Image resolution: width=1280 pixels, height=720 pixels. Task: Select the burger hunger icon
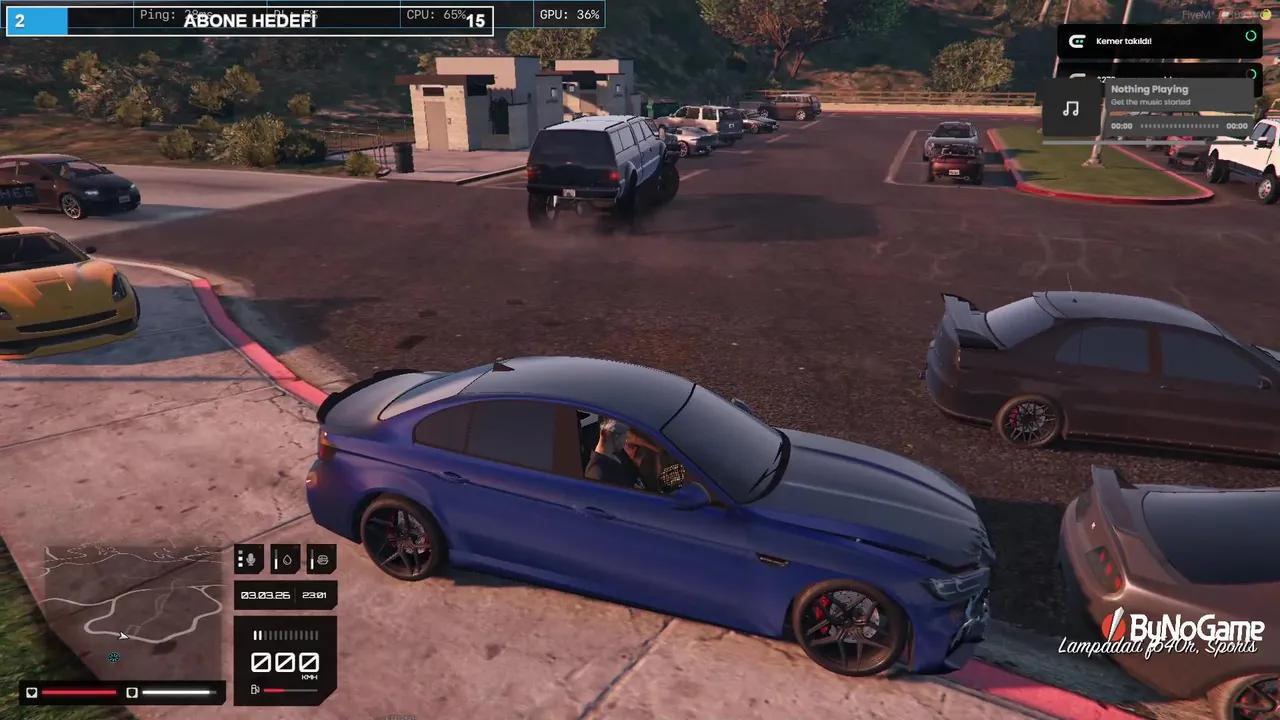pyautogui.click(x=321, y=559)
